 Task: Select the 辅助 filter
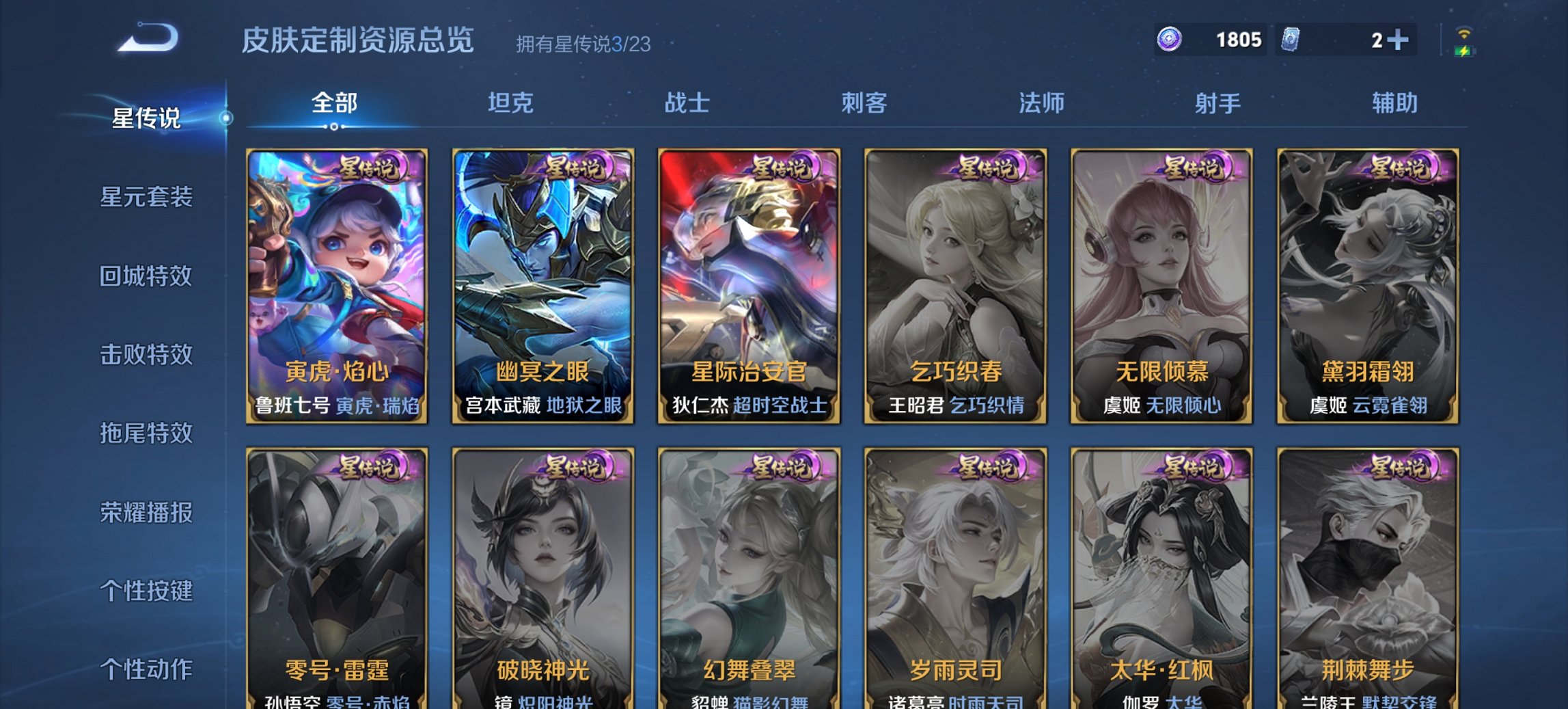pos(1395,104)
